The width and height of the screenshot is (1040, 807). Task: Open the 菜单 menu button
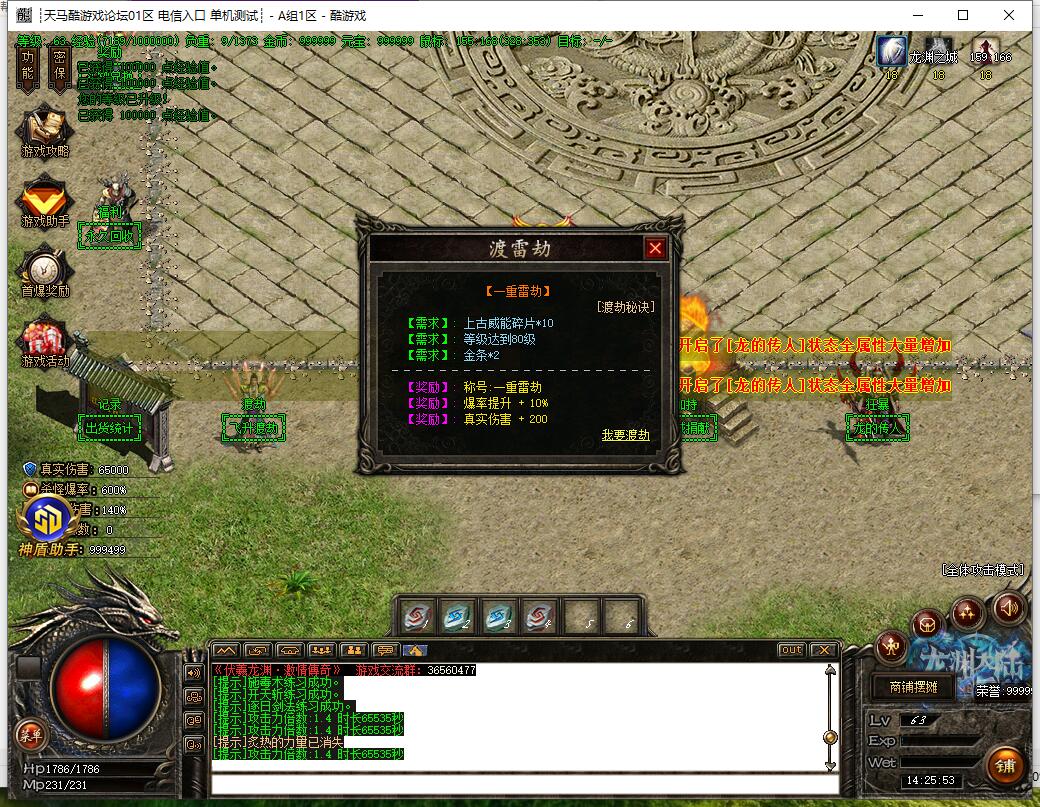(30, 735)
